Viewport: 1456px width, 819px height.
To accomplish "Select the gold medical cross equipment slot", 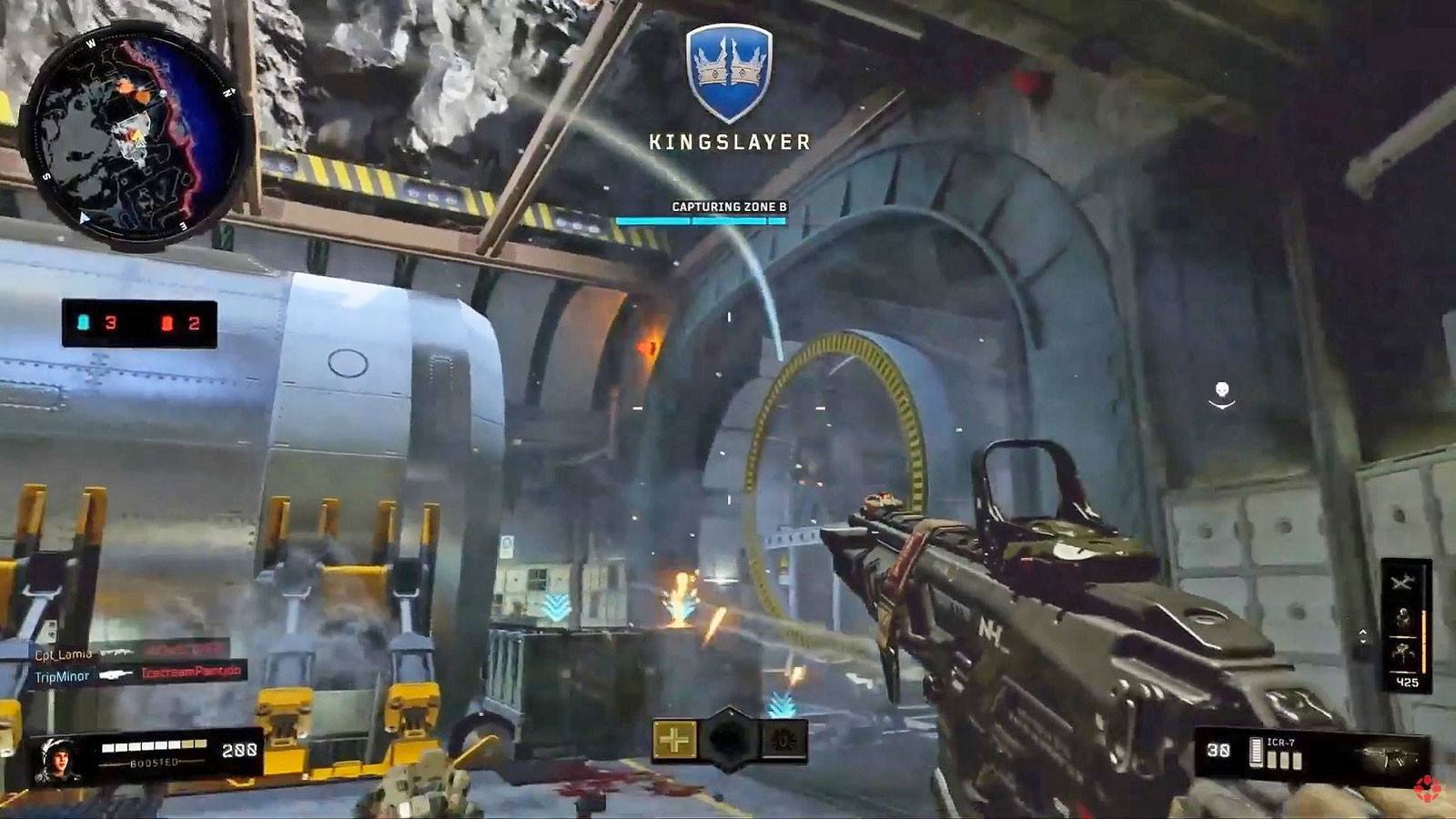I will tap(674, 739).
